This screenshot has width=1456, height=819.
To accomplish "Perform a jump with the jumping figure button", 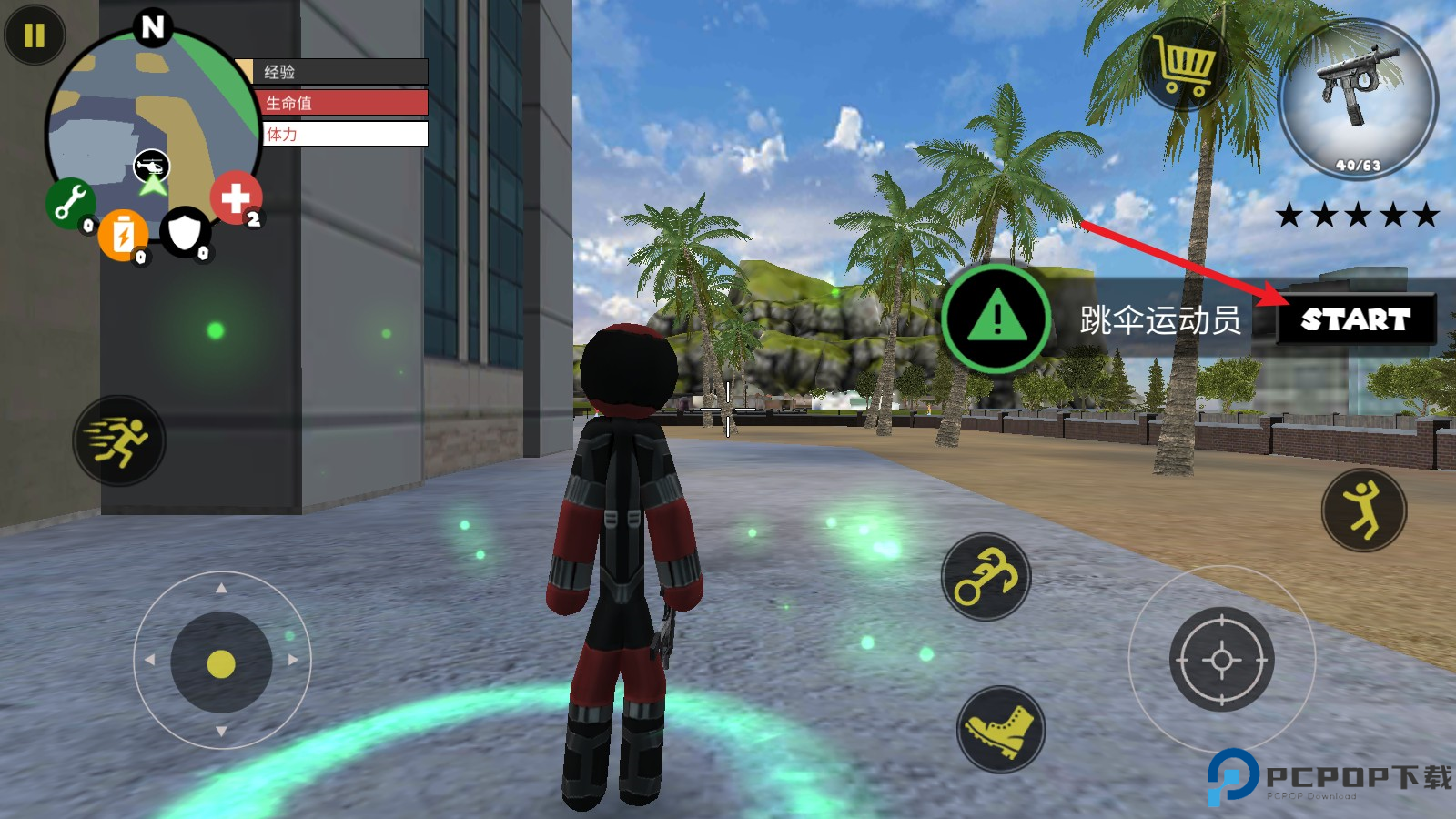I will coord(1363,511).
